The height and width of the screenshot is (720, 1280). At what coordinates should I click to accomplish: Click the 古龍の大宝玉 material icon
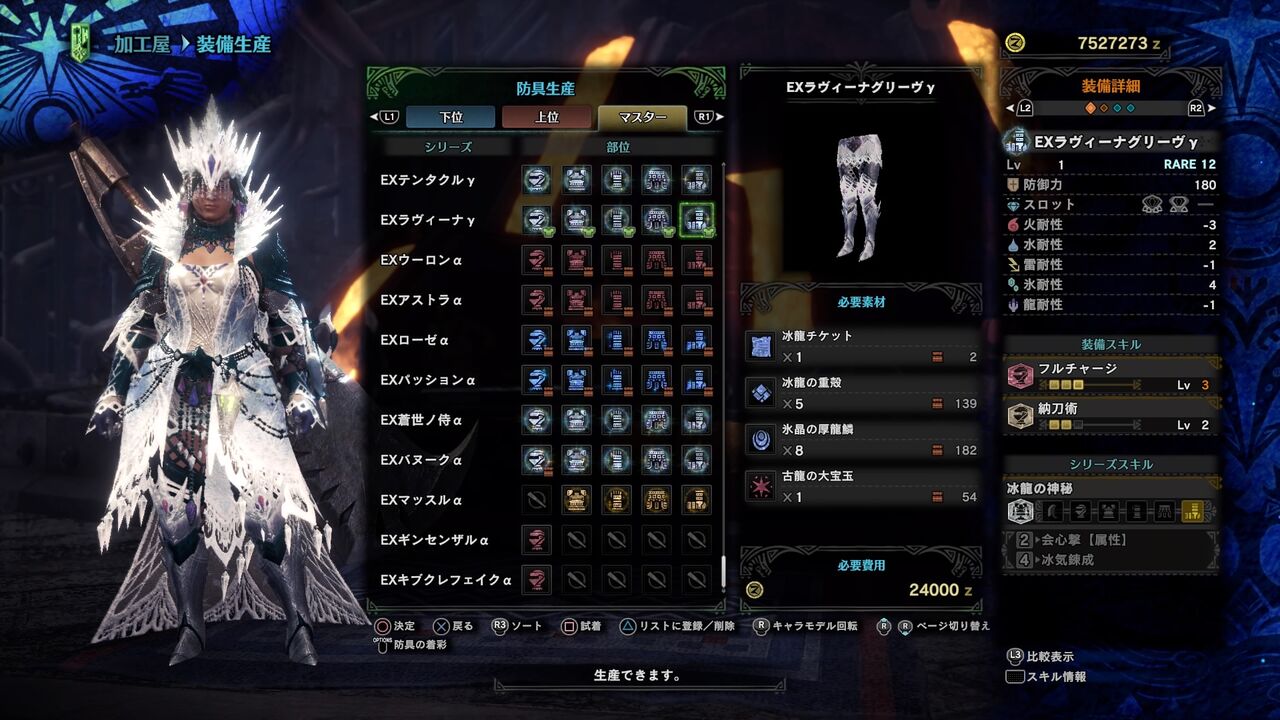(x=762, y=486)
